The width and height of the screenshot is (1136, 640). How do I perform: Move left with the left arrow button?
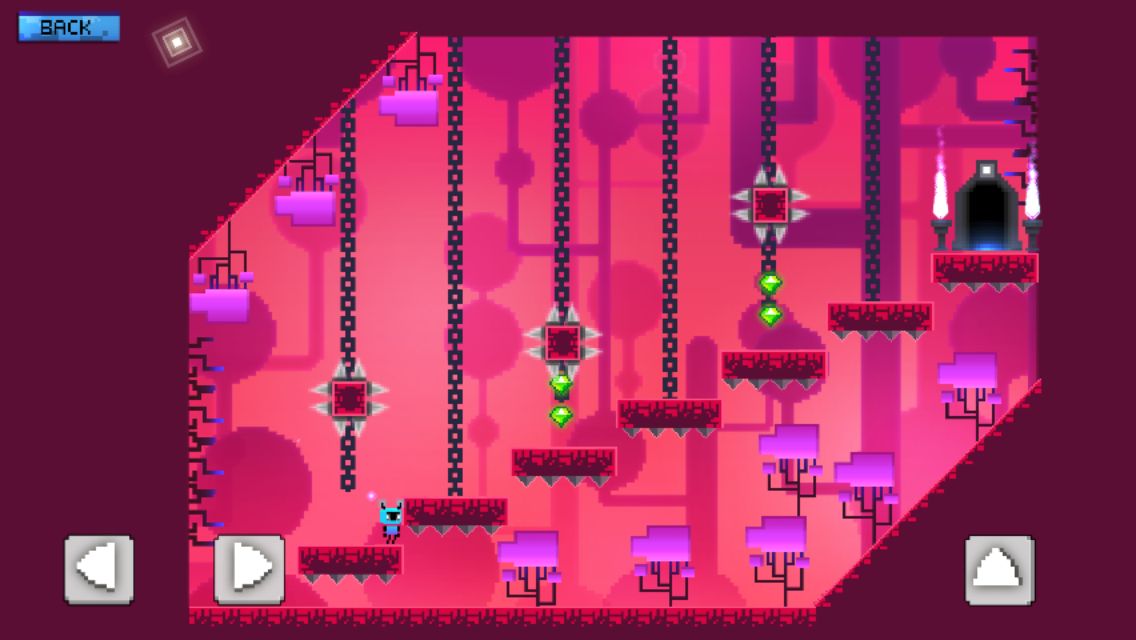tap(99, 569)
